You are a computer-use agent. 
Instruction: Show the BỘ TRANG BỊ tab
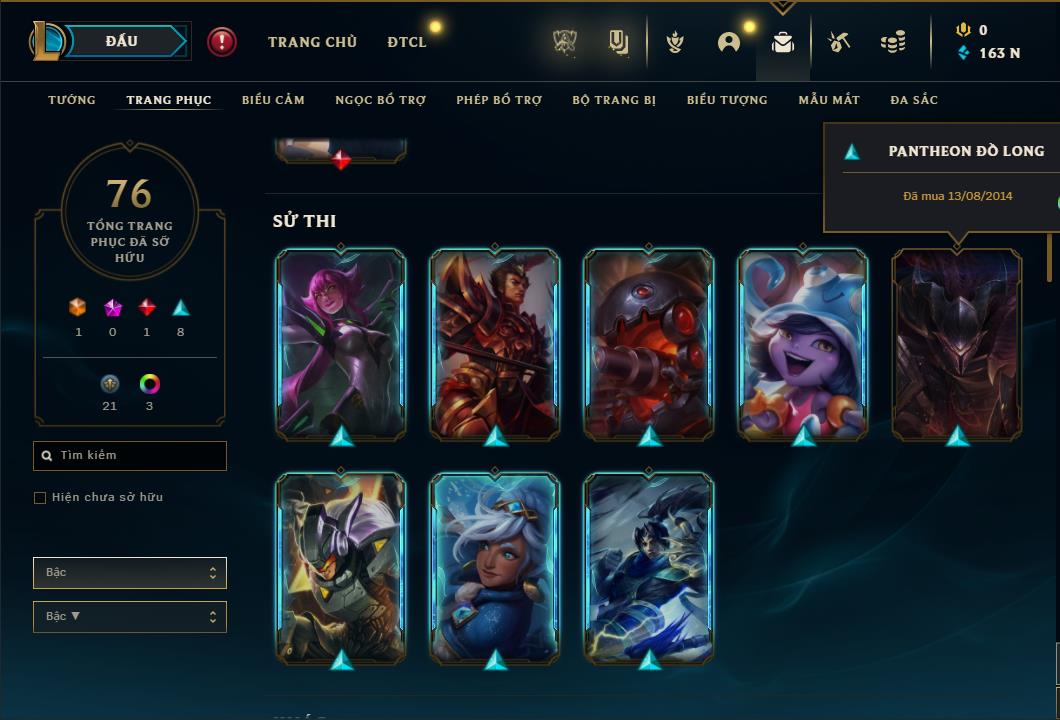[614, 100]
